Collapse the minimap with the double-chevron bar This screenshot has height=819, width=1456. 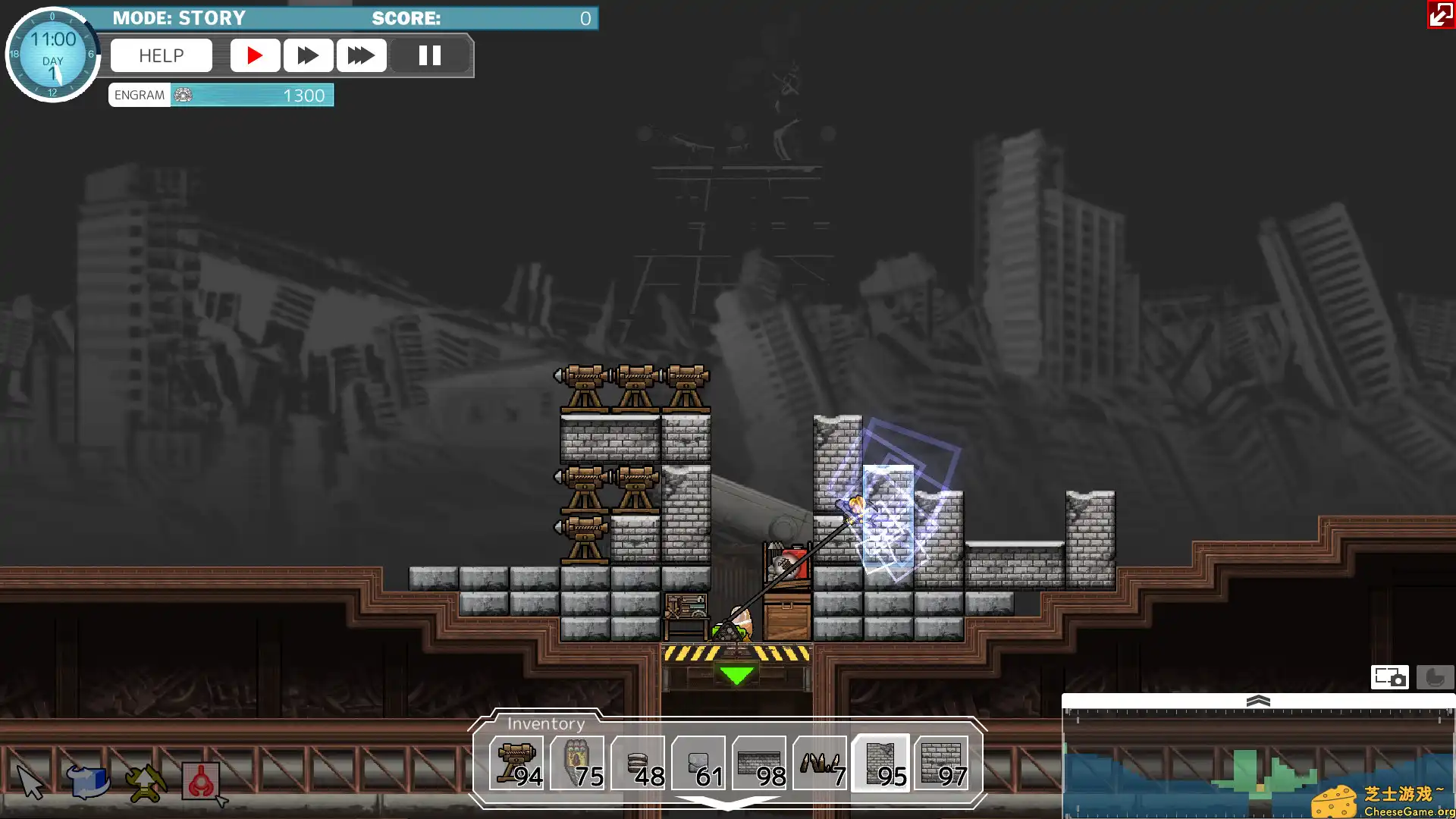(1258, 701)
